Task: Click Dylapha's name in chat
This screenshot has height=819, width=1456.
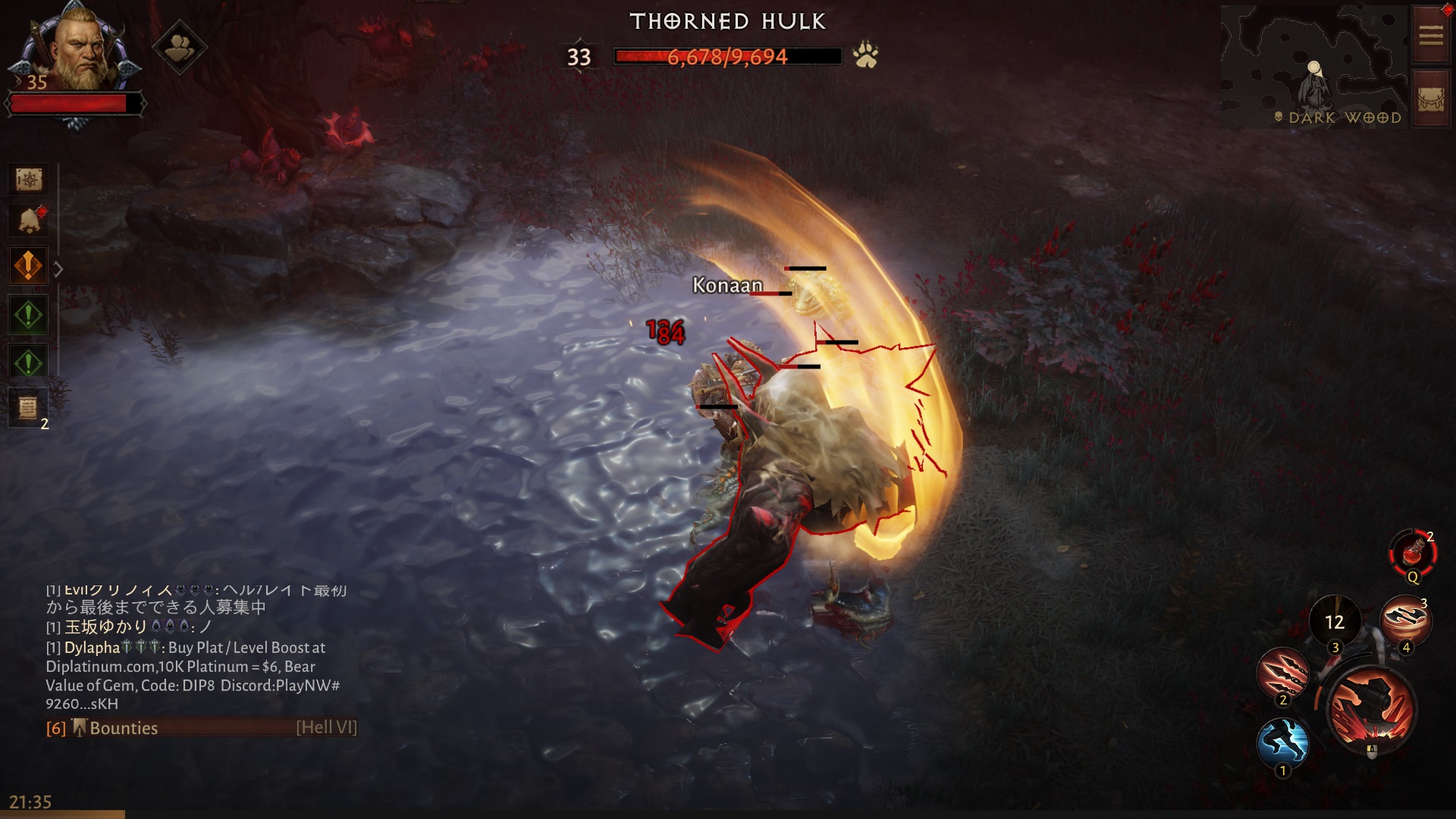Action: [91, 648]
